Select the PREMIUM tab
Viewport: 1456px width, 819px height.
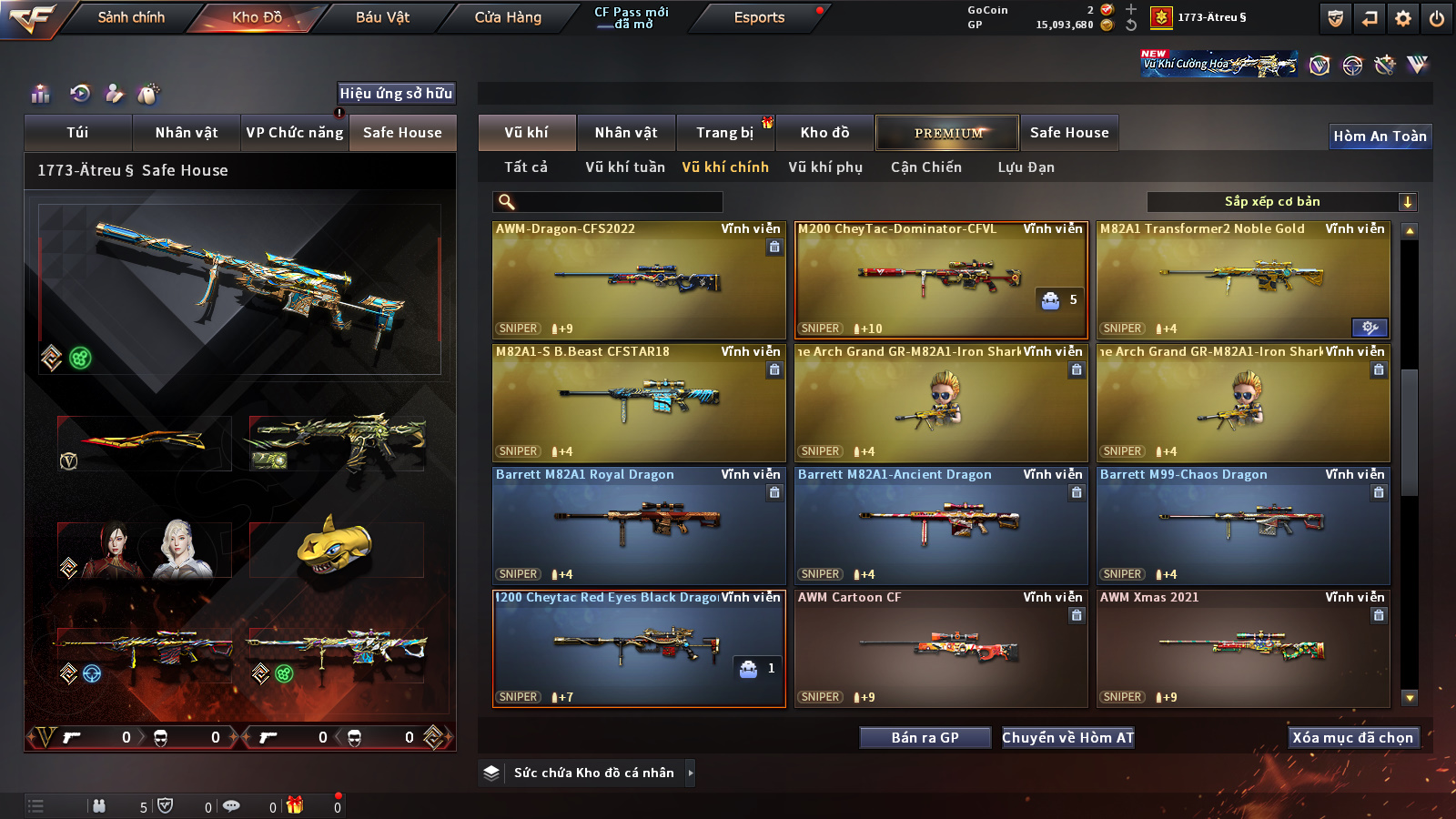[947, 133]
